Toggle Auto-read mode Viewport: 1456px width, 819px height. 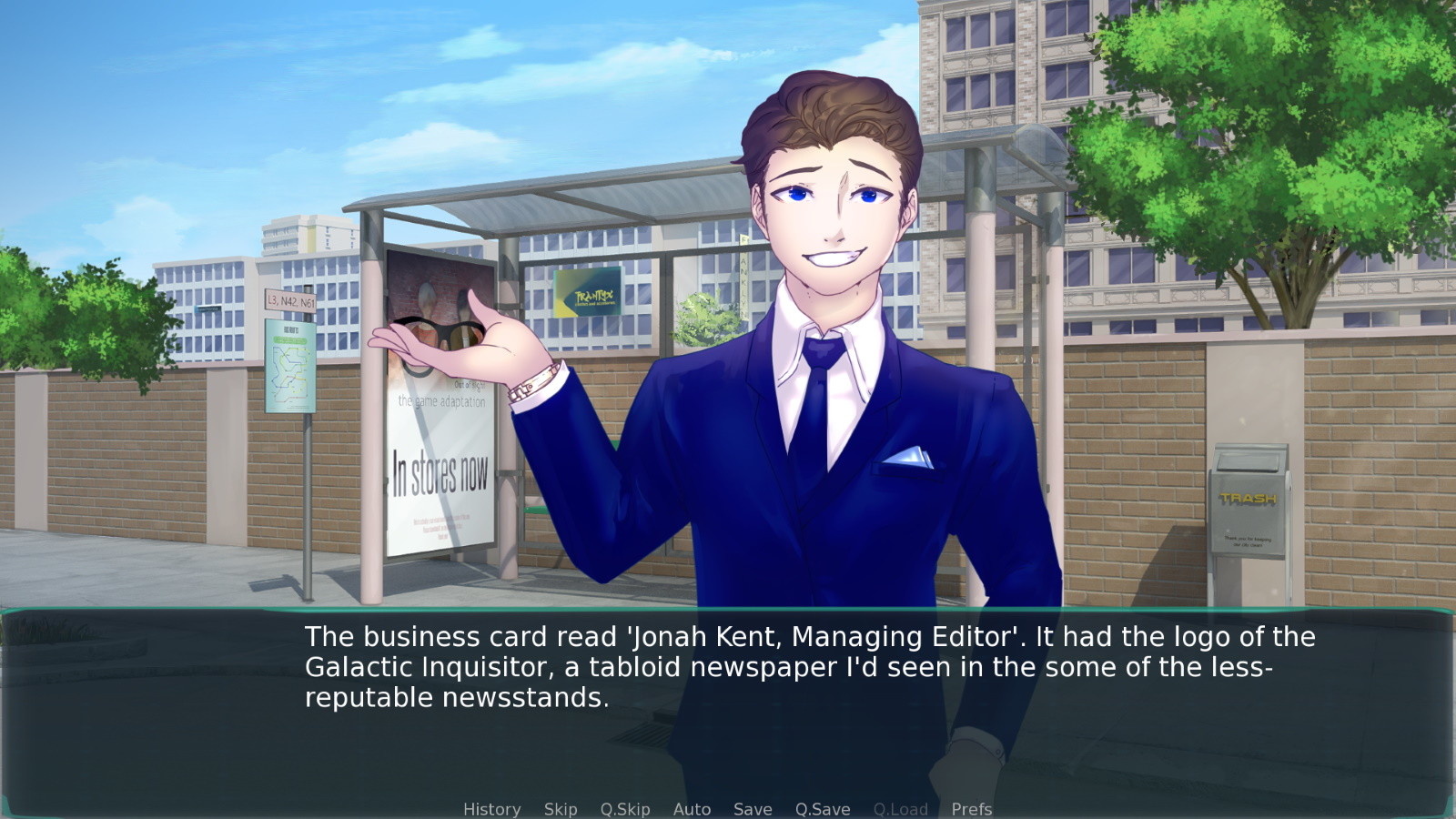[692, 809]
